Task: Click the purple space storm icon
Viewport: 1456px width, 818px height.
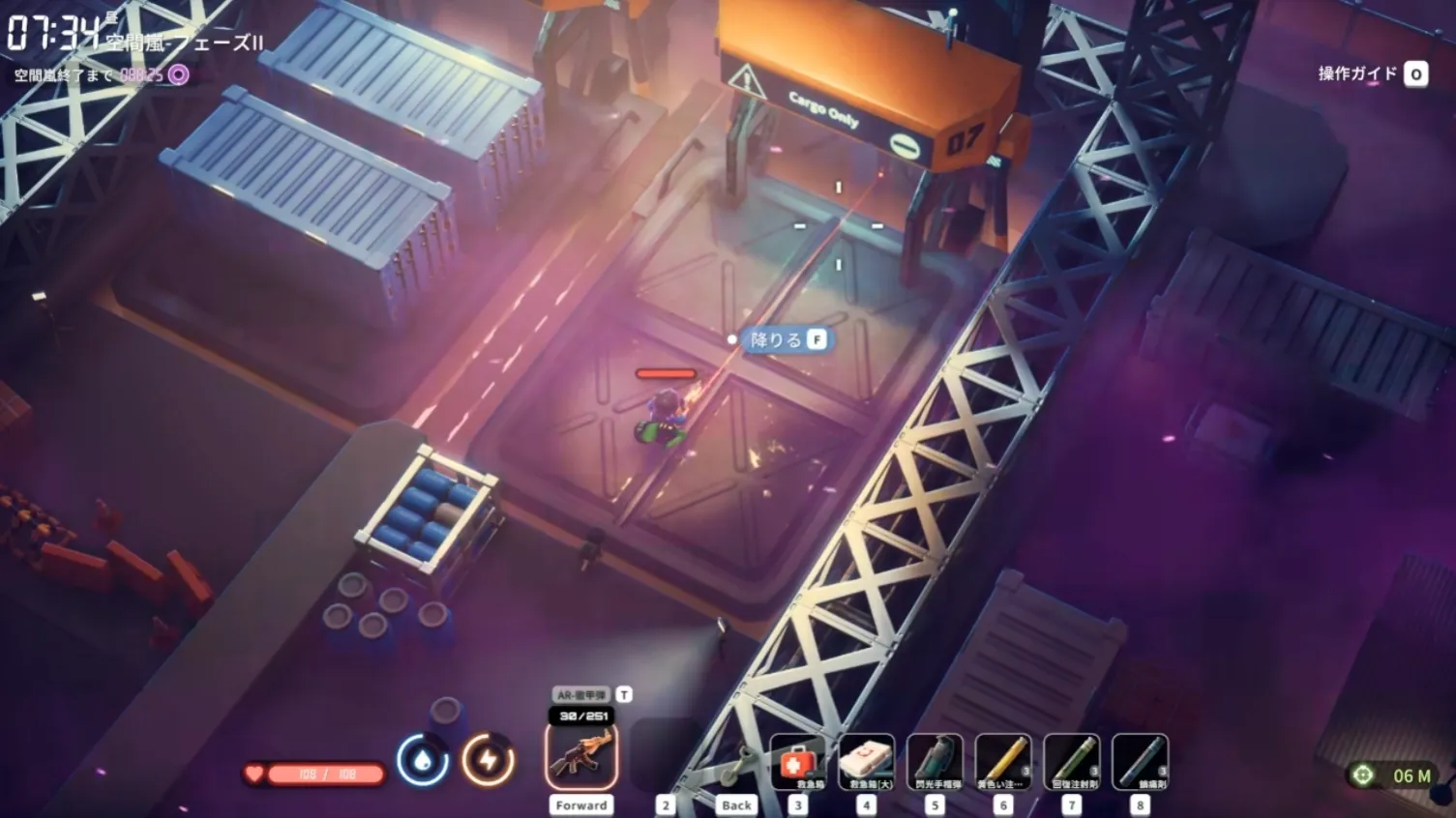Action: point(179,74)
